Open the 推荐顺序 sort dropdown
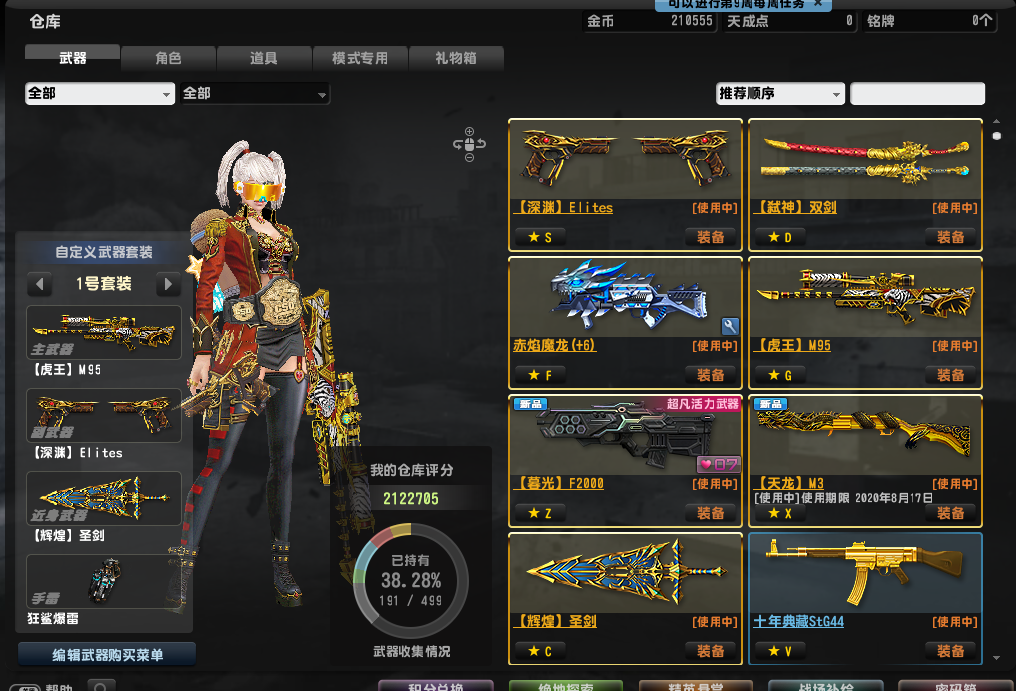 click(x=781, y=94)
